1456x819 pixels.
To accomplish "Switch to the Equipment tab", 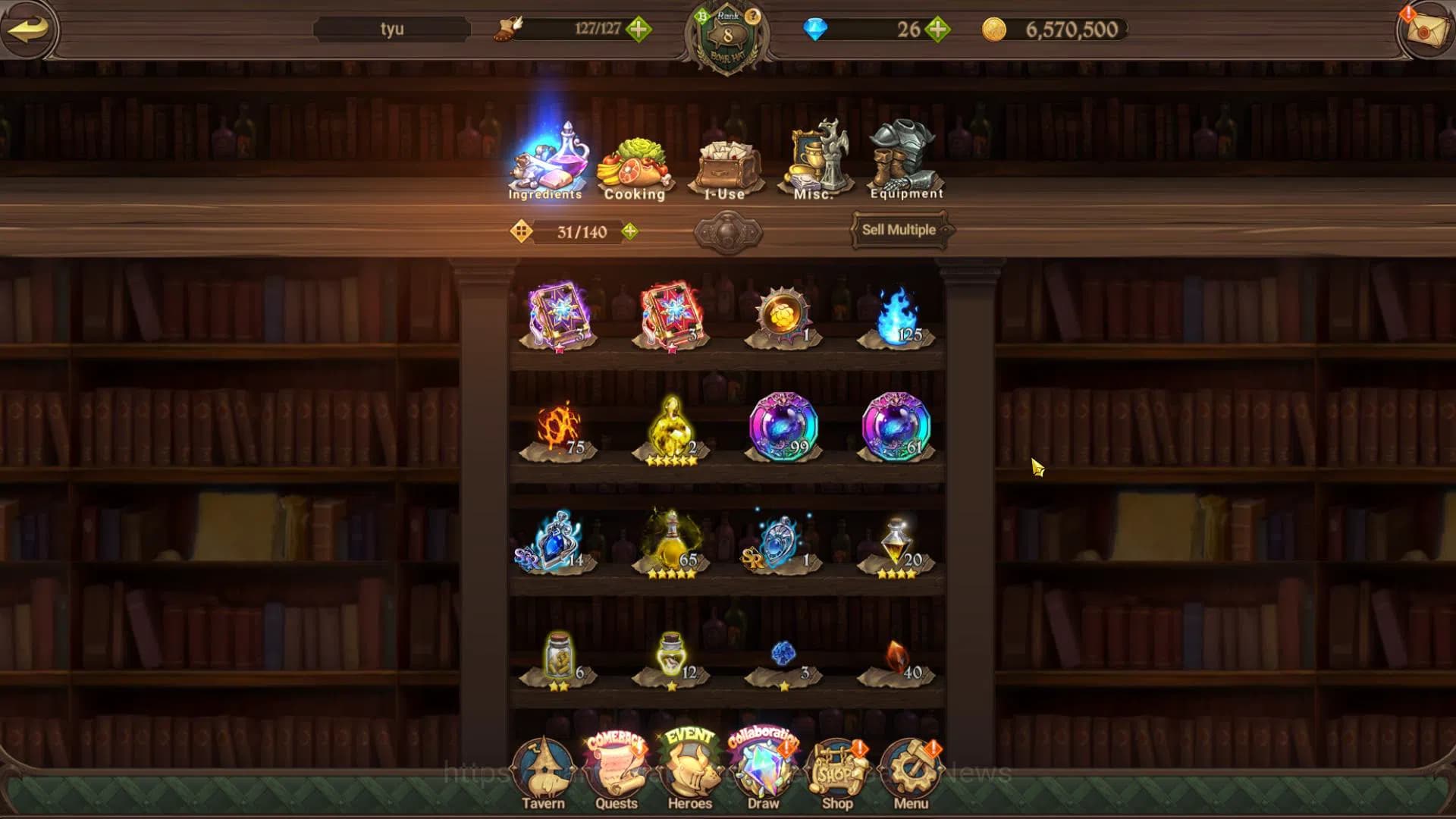I will coord(906,162).
